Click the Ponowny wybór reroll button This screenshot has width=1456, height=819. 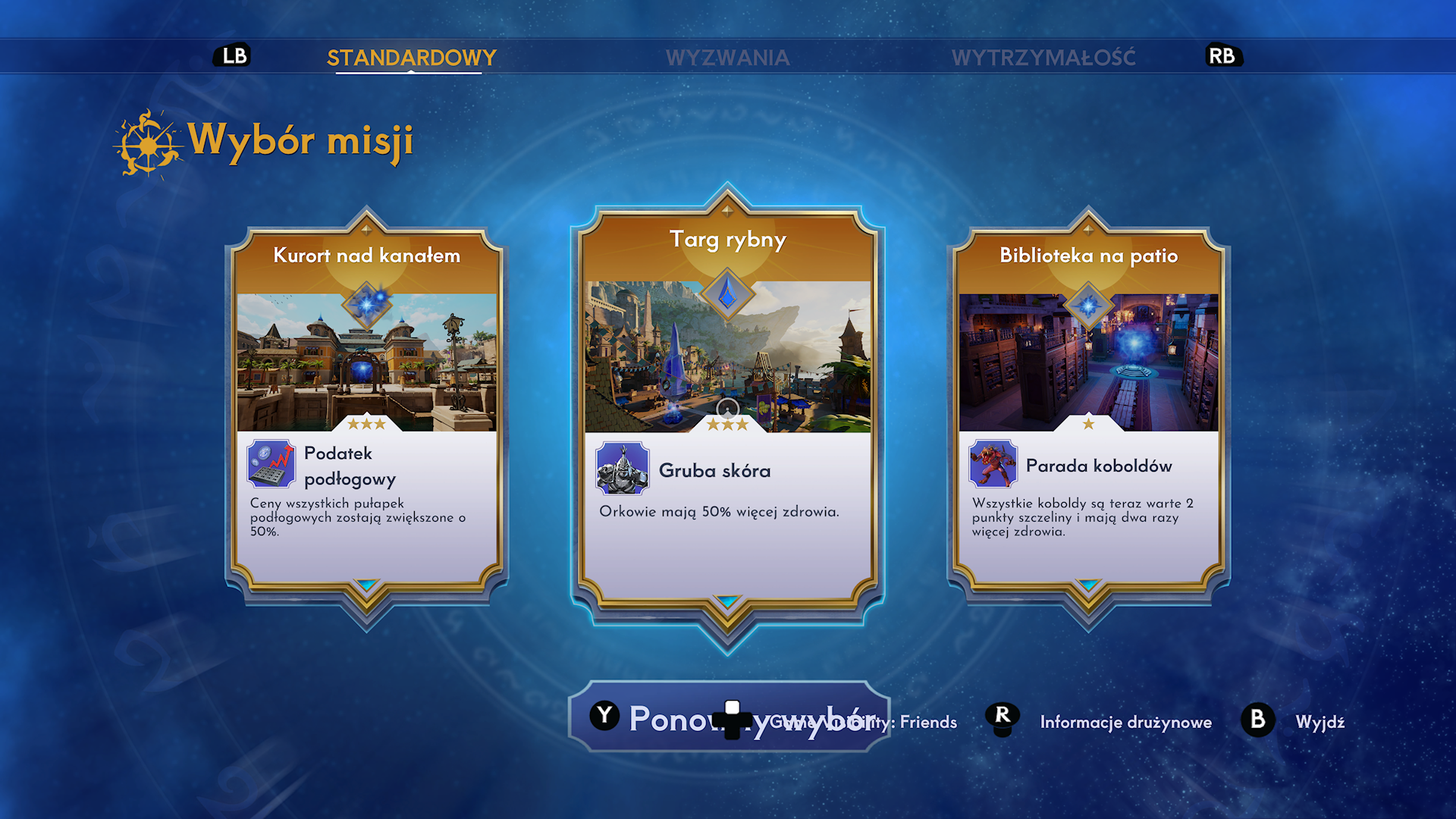point(728,717)
